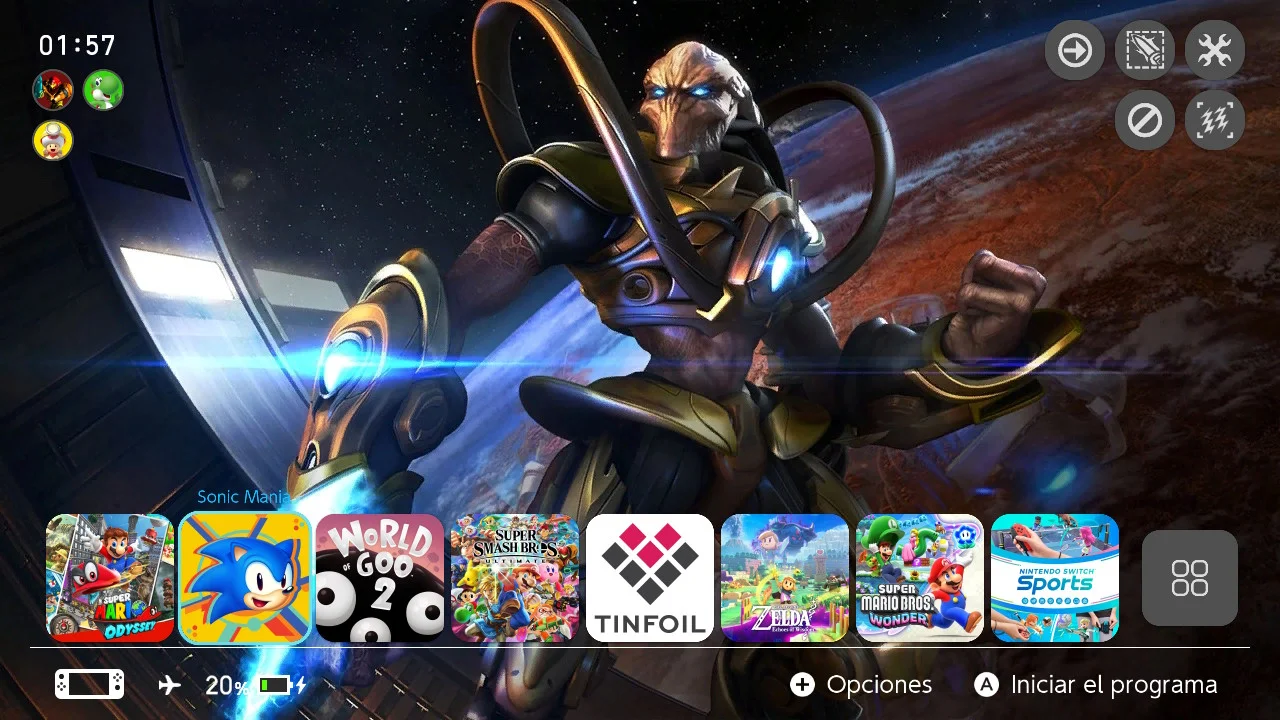
Task: Click the rocket in dashed square icon
Action: point(1143,50)
